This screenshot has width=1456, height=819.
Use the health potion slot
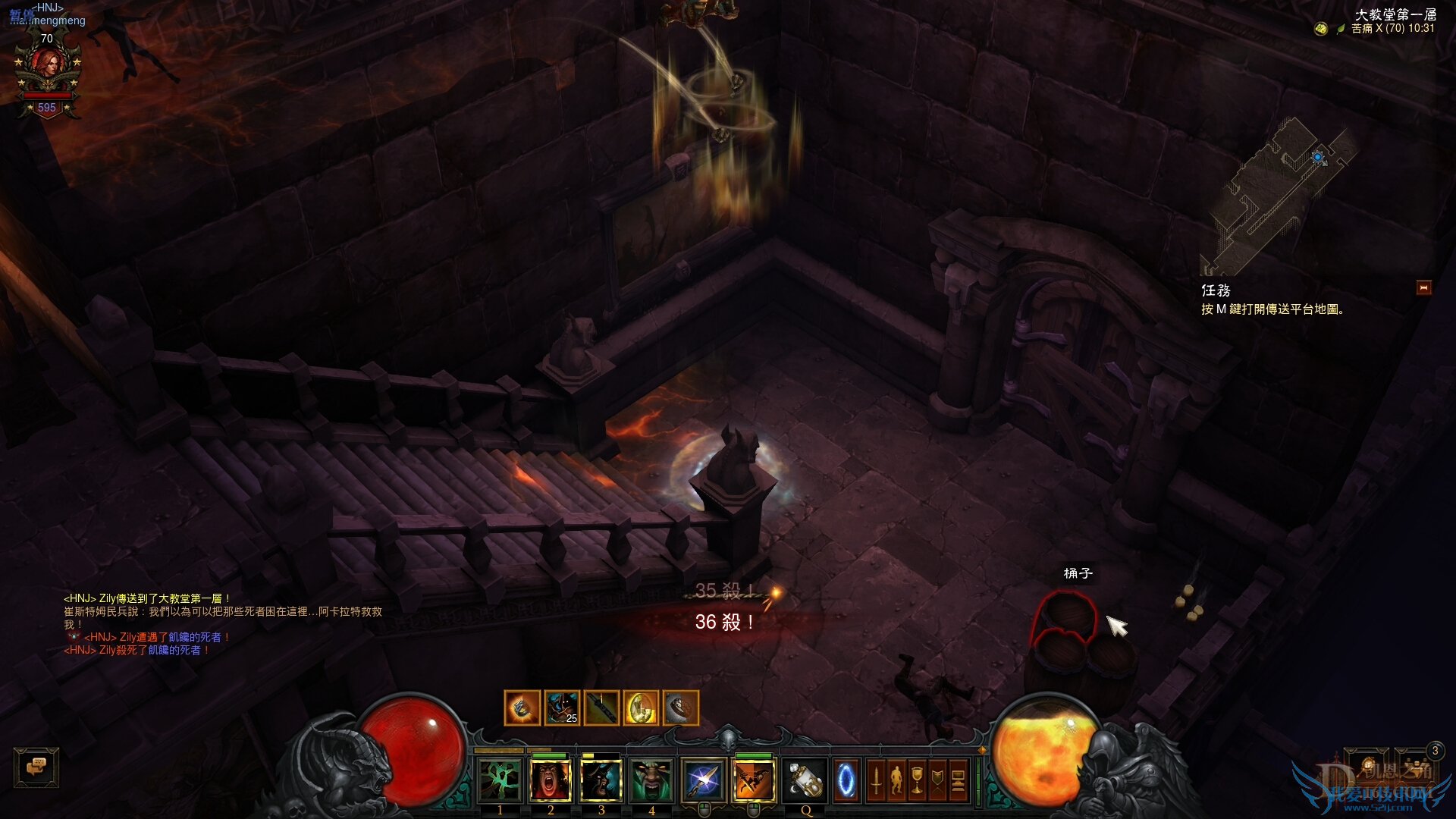805,780
